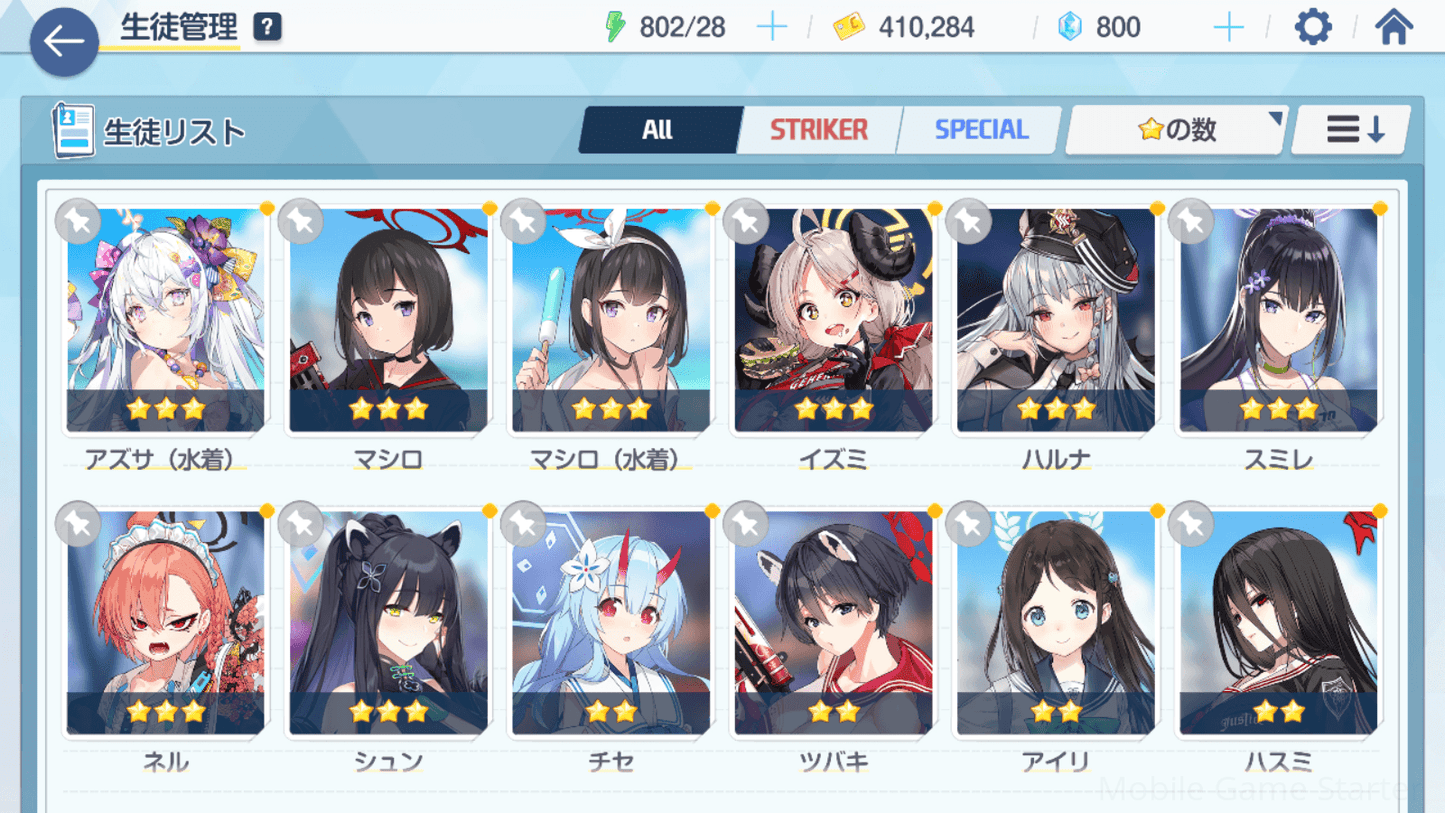Choose the ハスミ student card
Screen dimensions: 1445x813
(x=1278, y=624)
